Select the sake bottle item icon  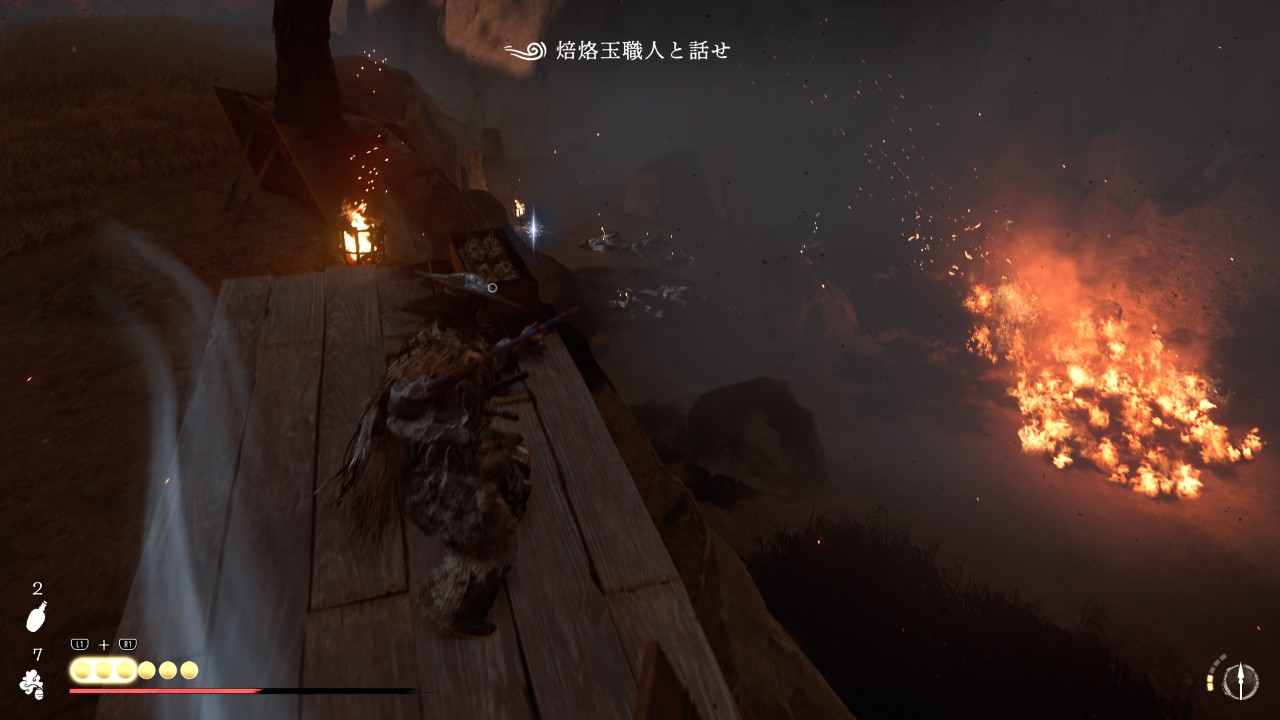[37, 618]
